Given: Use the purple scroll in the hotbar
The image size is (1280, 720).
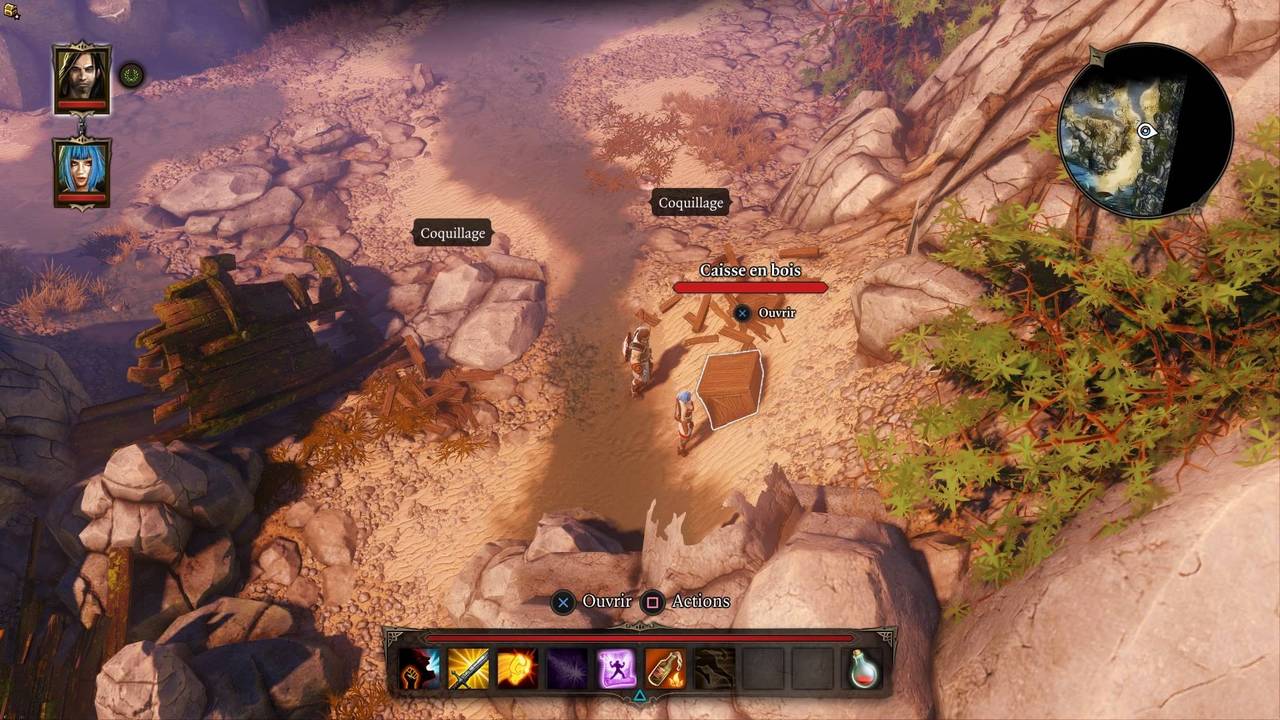Looking at the screenshot, I should 616,668.
